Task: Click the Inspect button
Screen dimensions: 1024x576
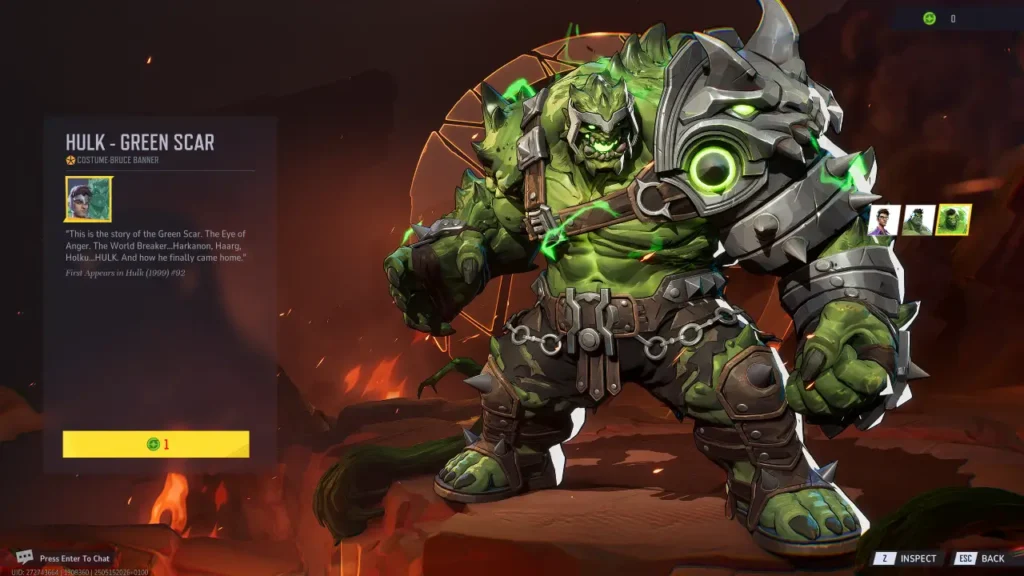Action: (x=908, y=558)
